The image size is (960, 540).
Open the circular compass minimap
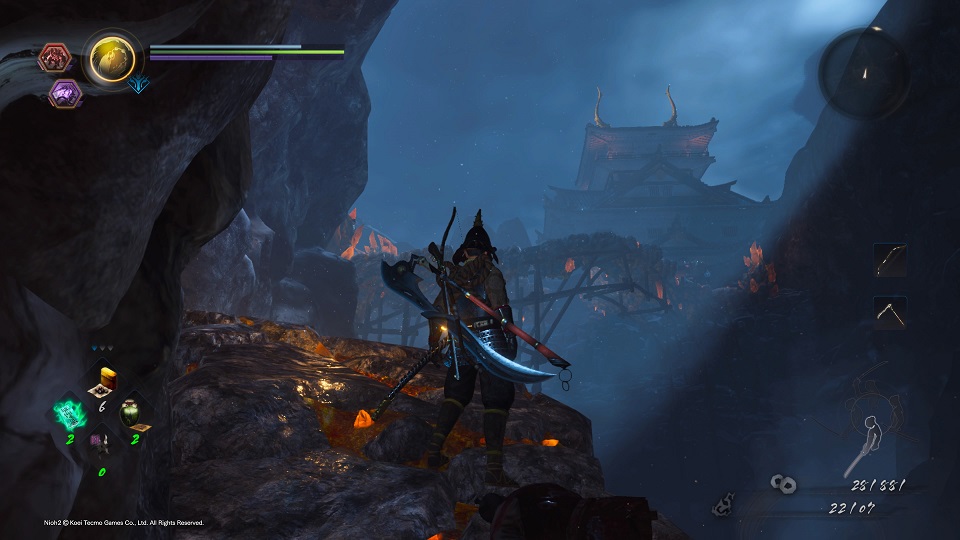coord(864,73)
